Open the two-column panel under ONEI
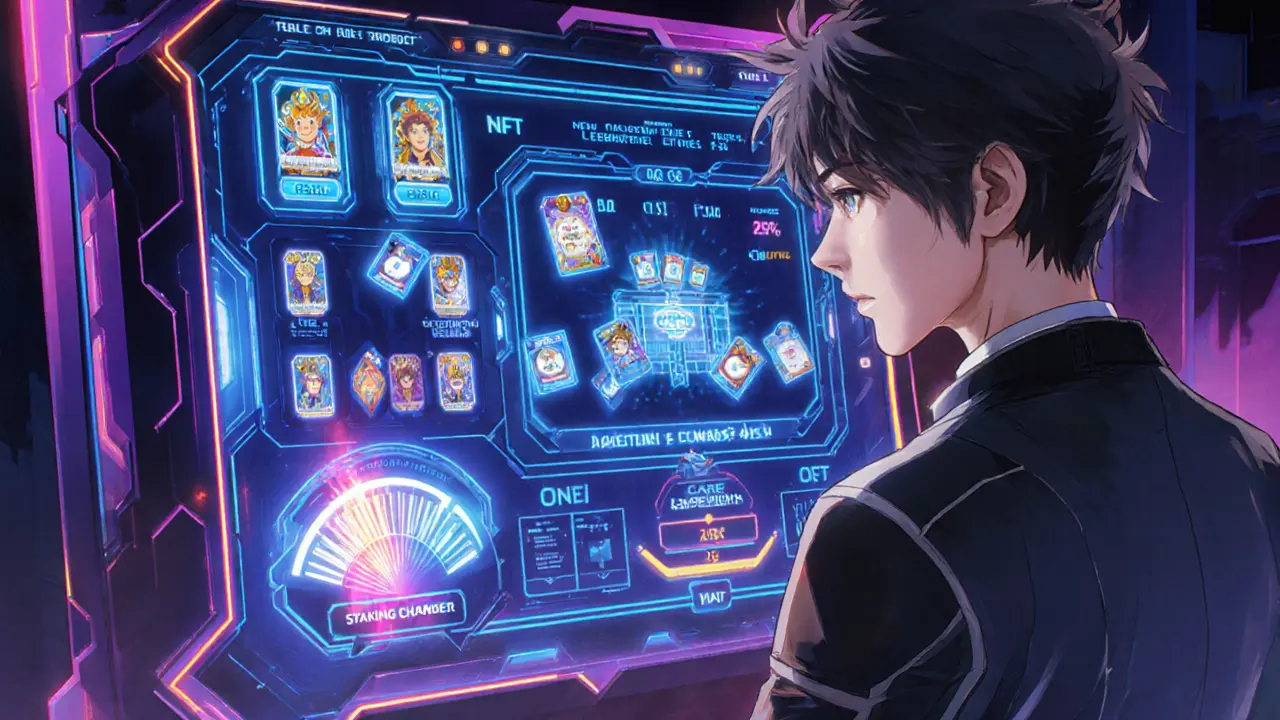This screenshot has height=720, width=1280. click(x=573, y=547)
